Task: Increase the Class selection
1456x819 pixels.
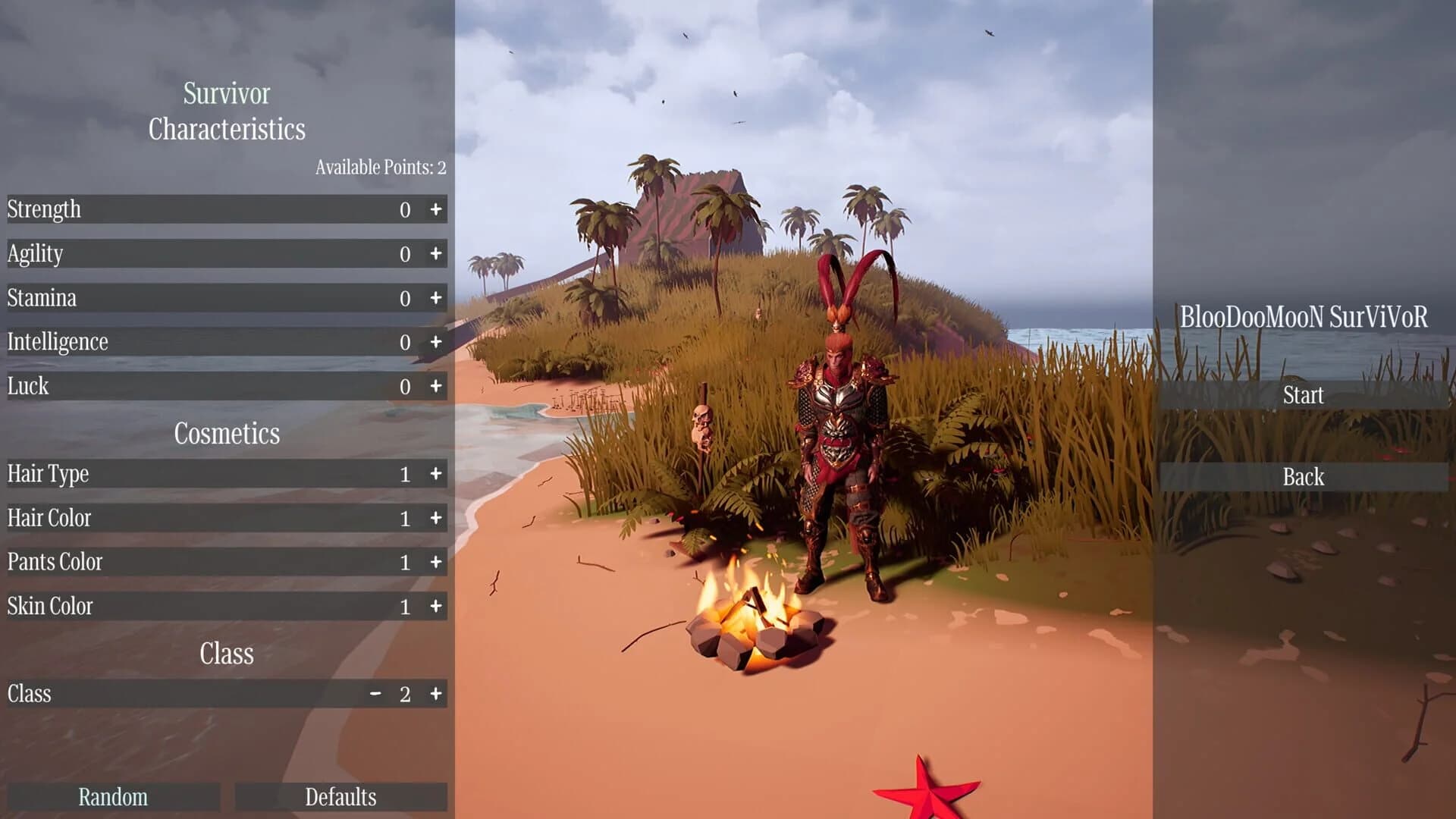Action: click(436, 693)
